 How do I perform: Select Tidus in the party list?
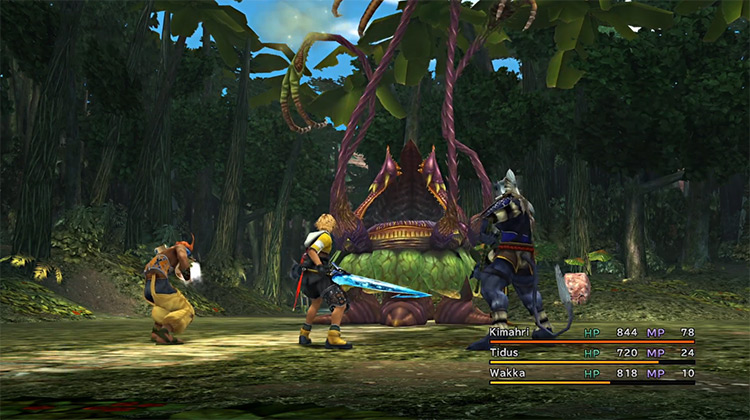pyautogui.click(x=590, y=353)
